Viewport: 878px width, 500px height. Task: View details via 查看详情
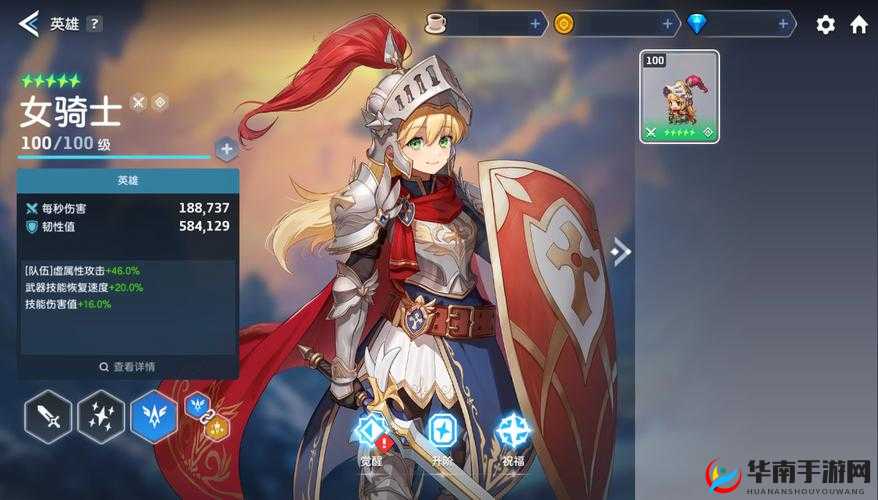pos(128,367)
